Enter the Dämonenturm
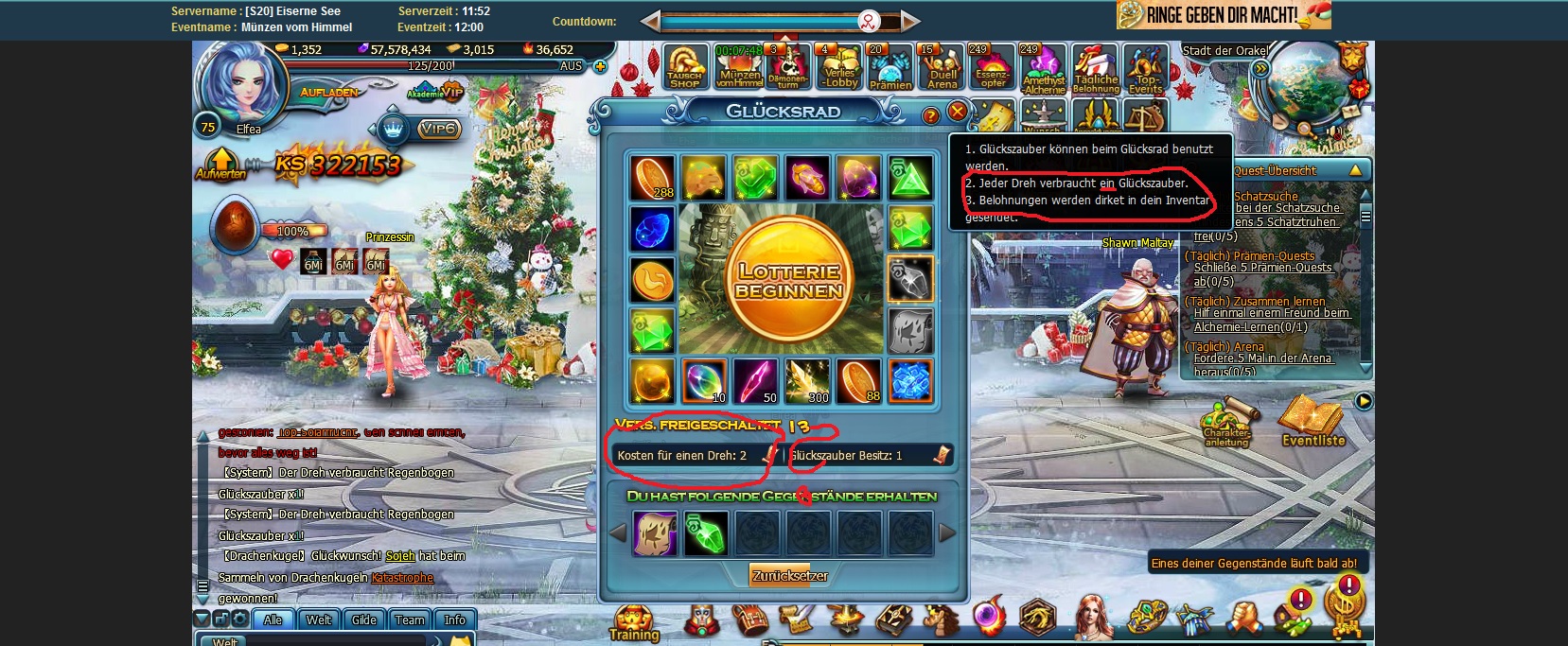This screenshot has width=1568, height=646. coord(788,67)
